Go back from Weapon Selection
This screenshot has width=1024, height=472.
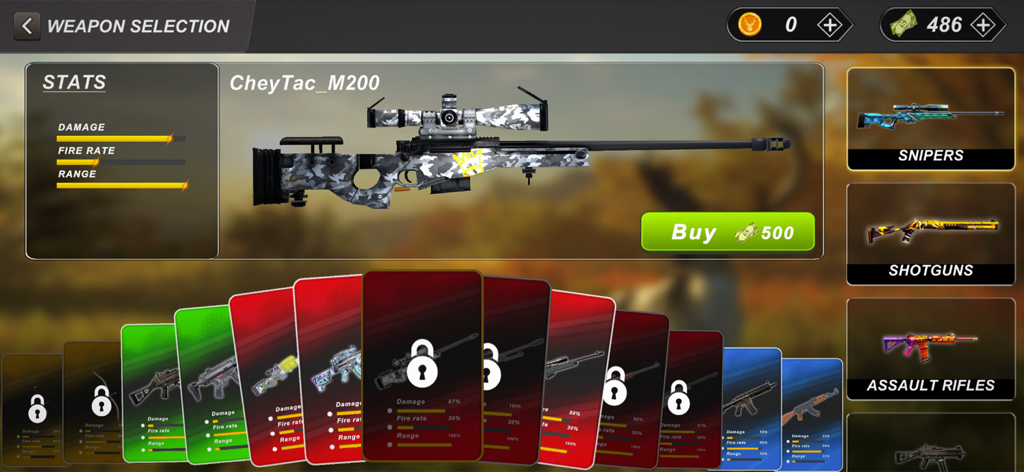[x=27, y=26]
